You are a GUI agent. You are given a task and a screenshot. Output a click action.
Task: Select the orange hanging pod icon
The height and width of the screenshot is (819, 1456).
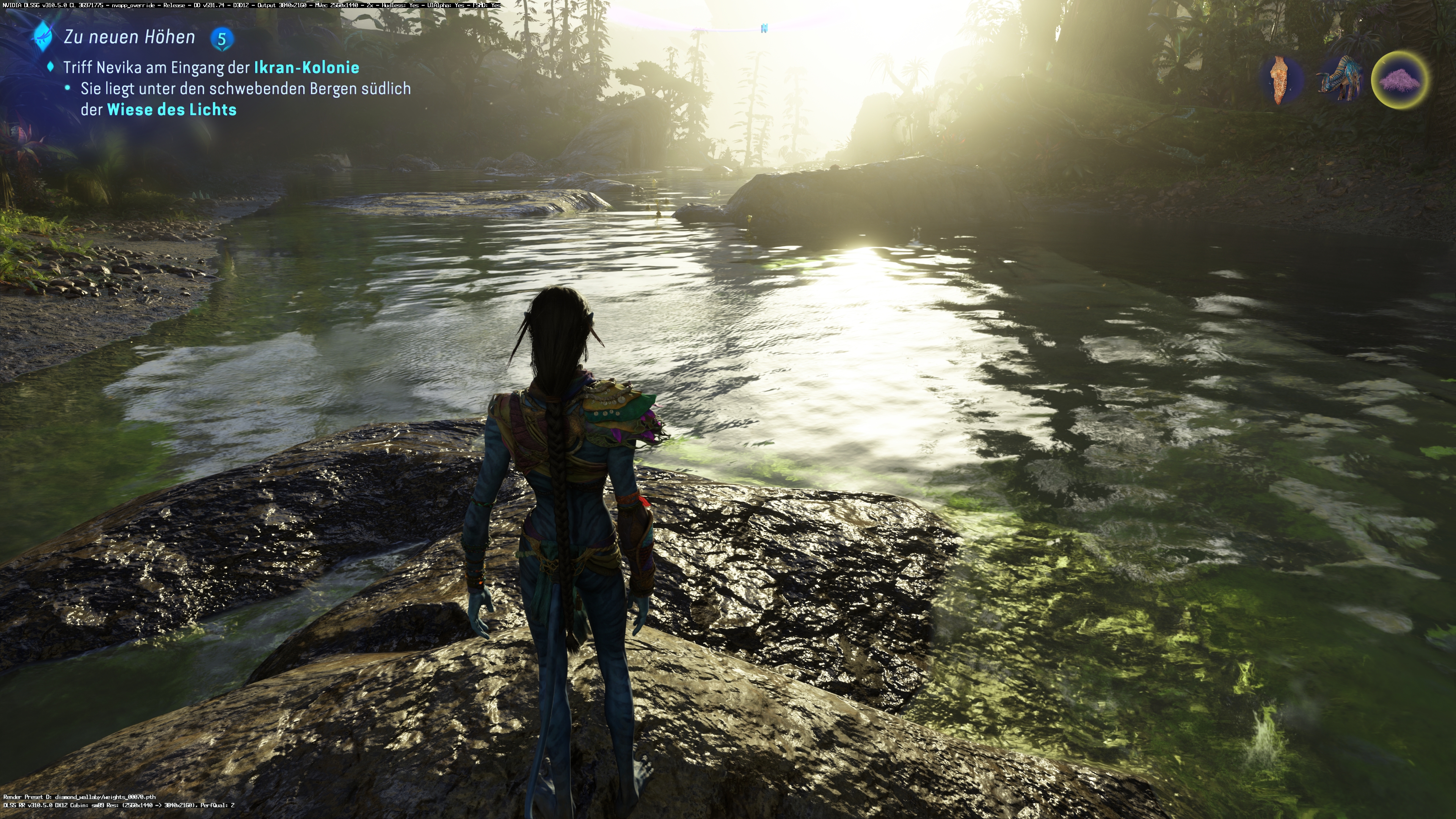tap(1281, 80)
